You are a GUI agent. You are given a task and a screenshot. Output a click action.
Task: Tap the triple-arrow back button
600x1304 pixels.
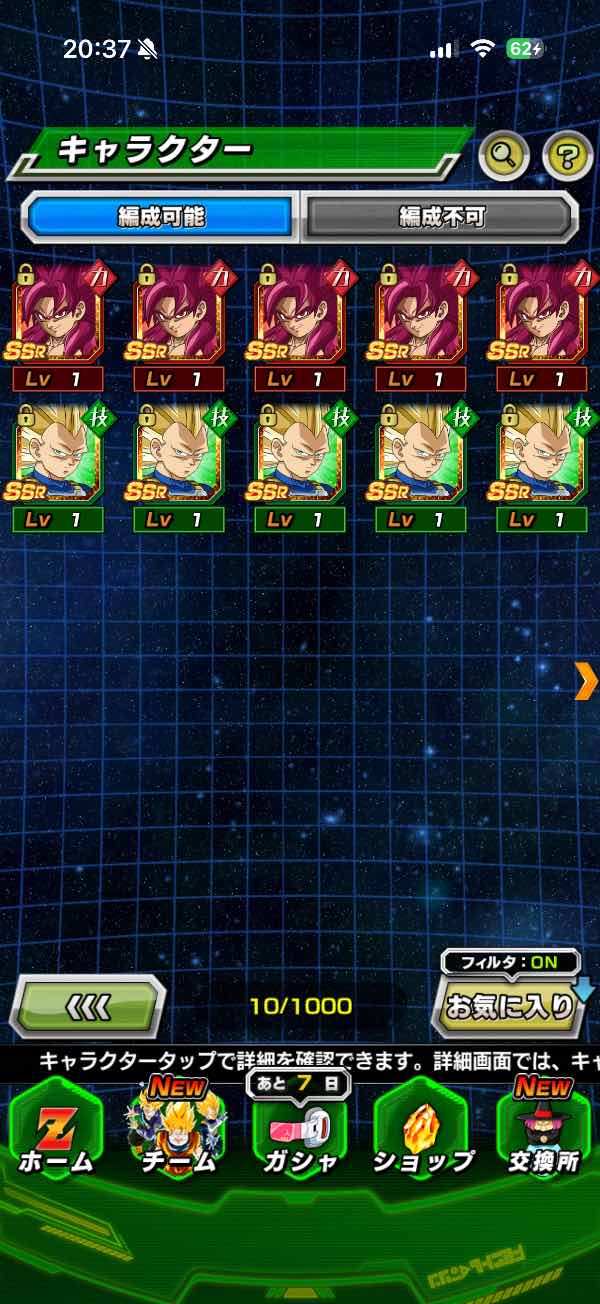(x=88, y=1006)
